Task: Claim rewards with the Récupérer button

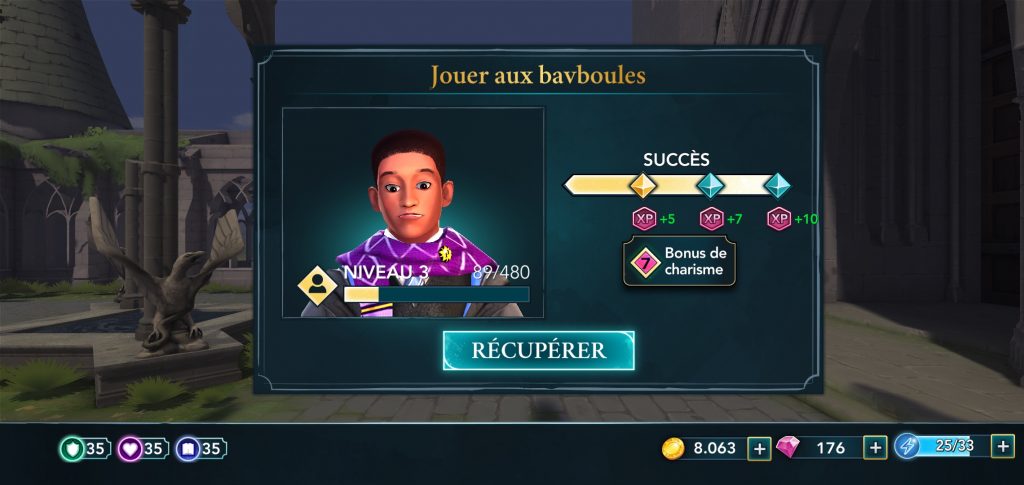Action: click(x=538, y=350)
